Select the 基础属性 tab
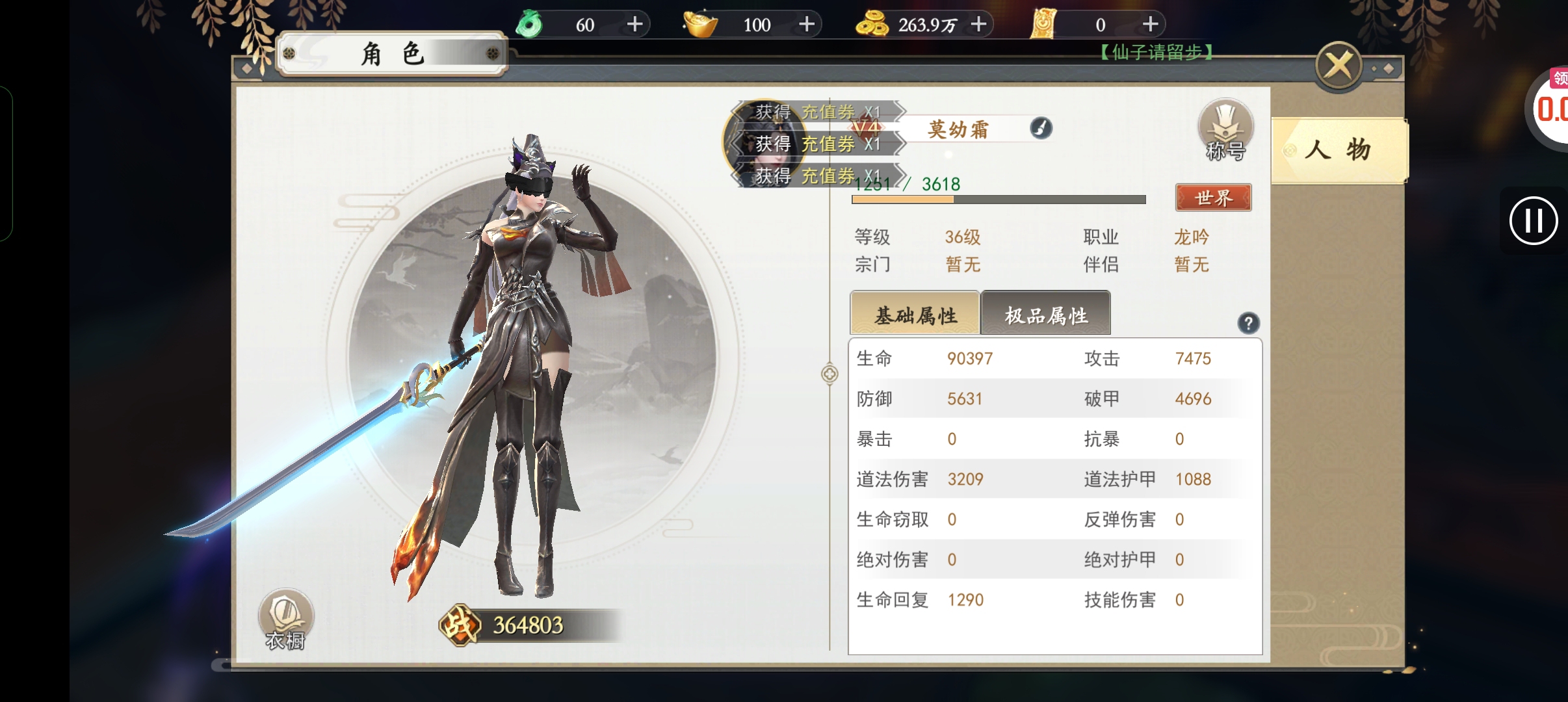 (x=915, y=315)
